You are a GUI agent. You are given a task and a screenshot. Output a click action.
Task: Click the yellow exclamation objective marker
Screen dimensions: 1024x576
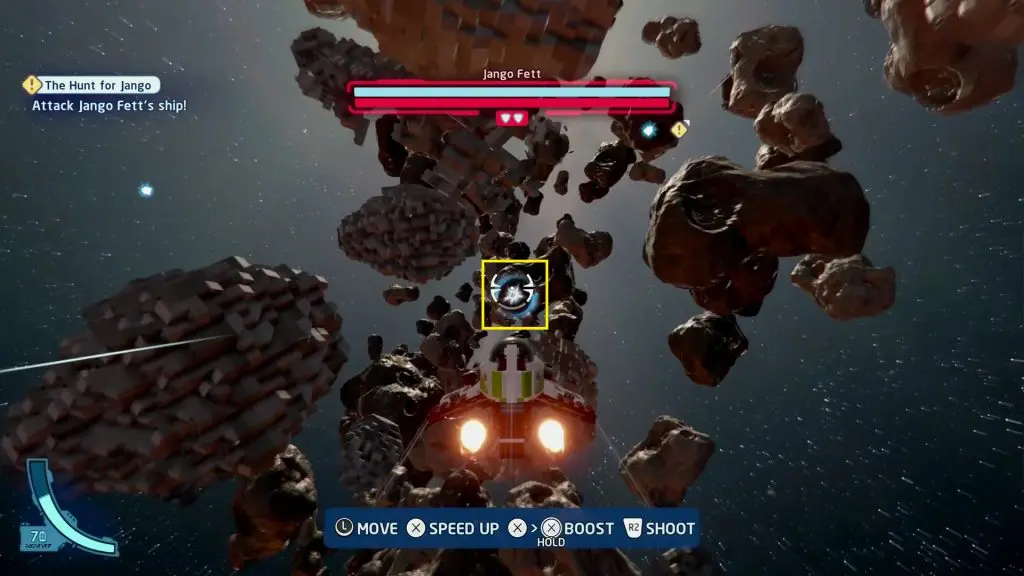tap(680, 130)
